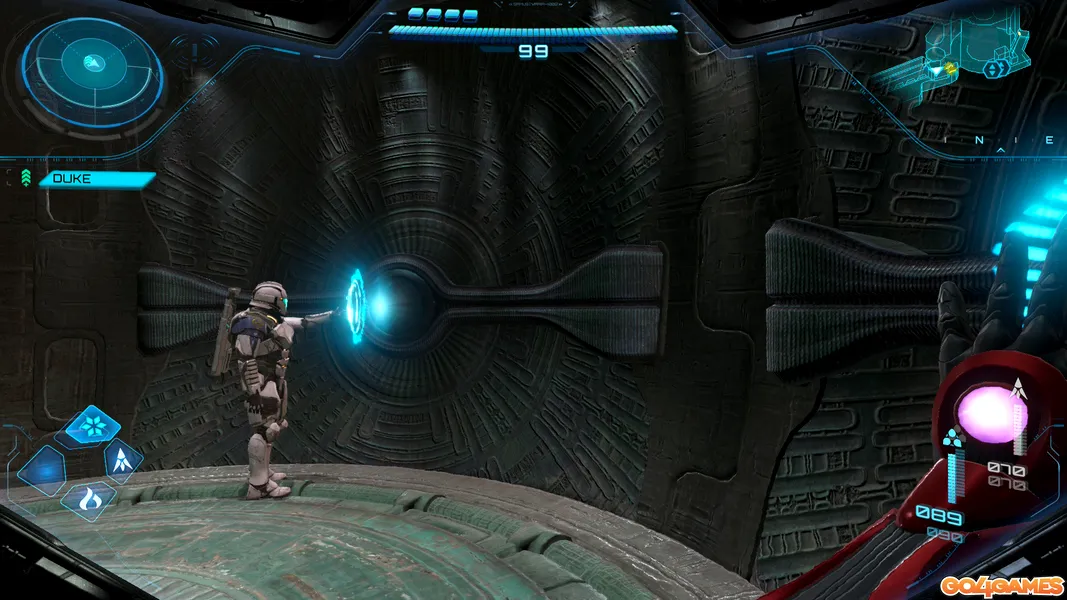This screenshot has height=600, width=1067.
Task: Select the DUKE companion label
Action: (x=95, y=180)
